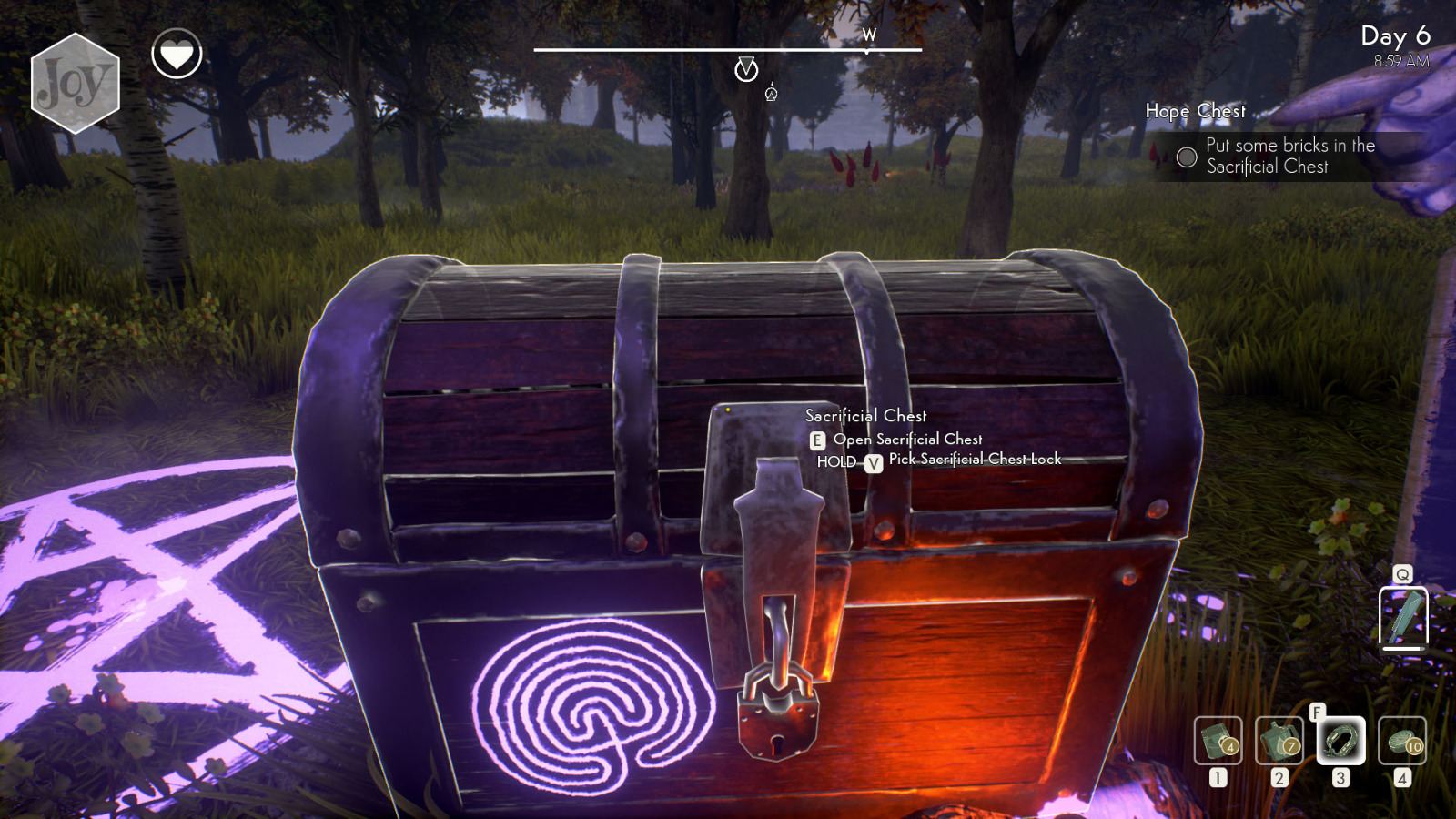Click the number 3 label under the hotbar

point(1340,779)
